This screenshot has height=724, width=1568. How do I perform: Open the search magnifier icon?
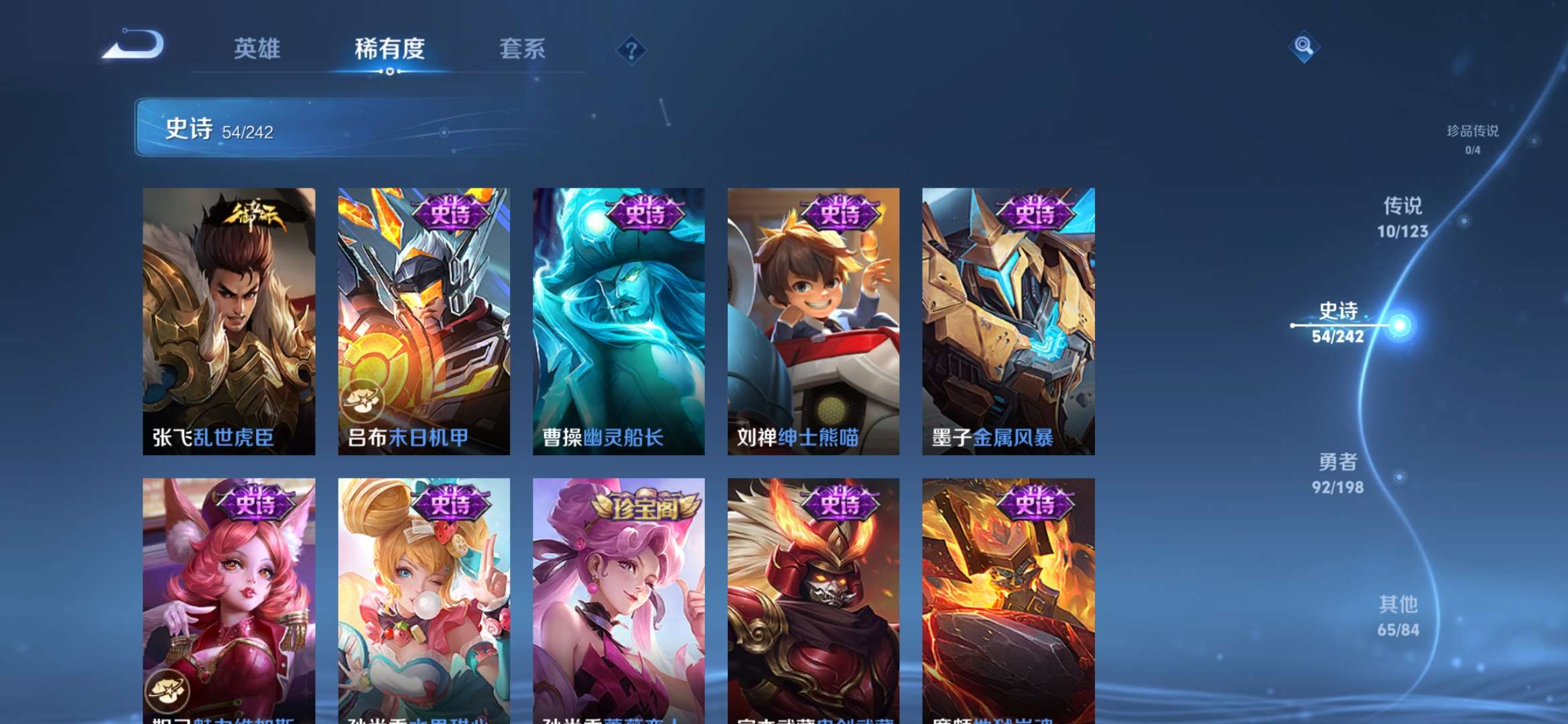1305,47
